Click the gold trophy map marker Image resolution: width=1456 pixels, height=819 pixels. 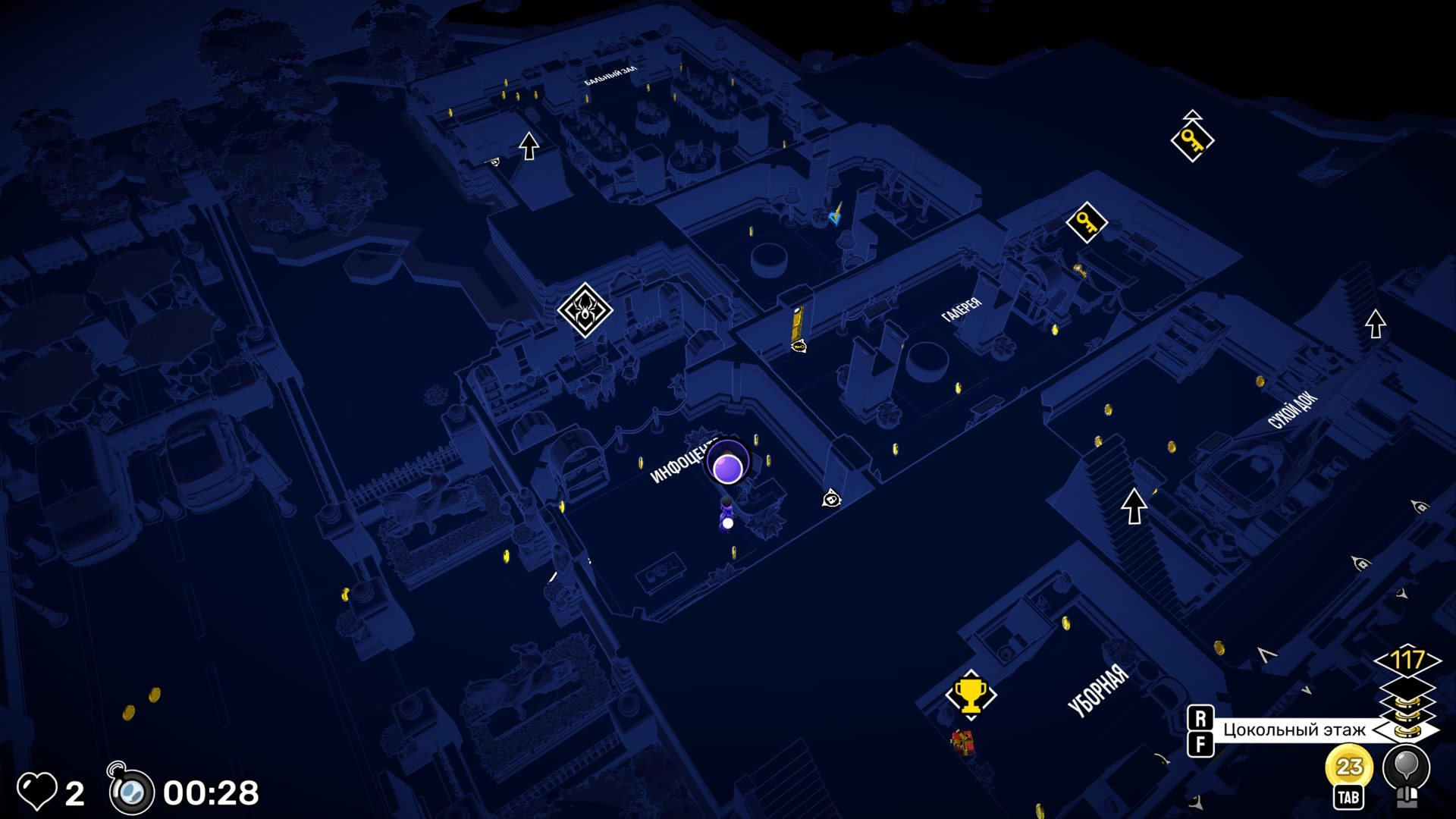[x=970, y=694]
